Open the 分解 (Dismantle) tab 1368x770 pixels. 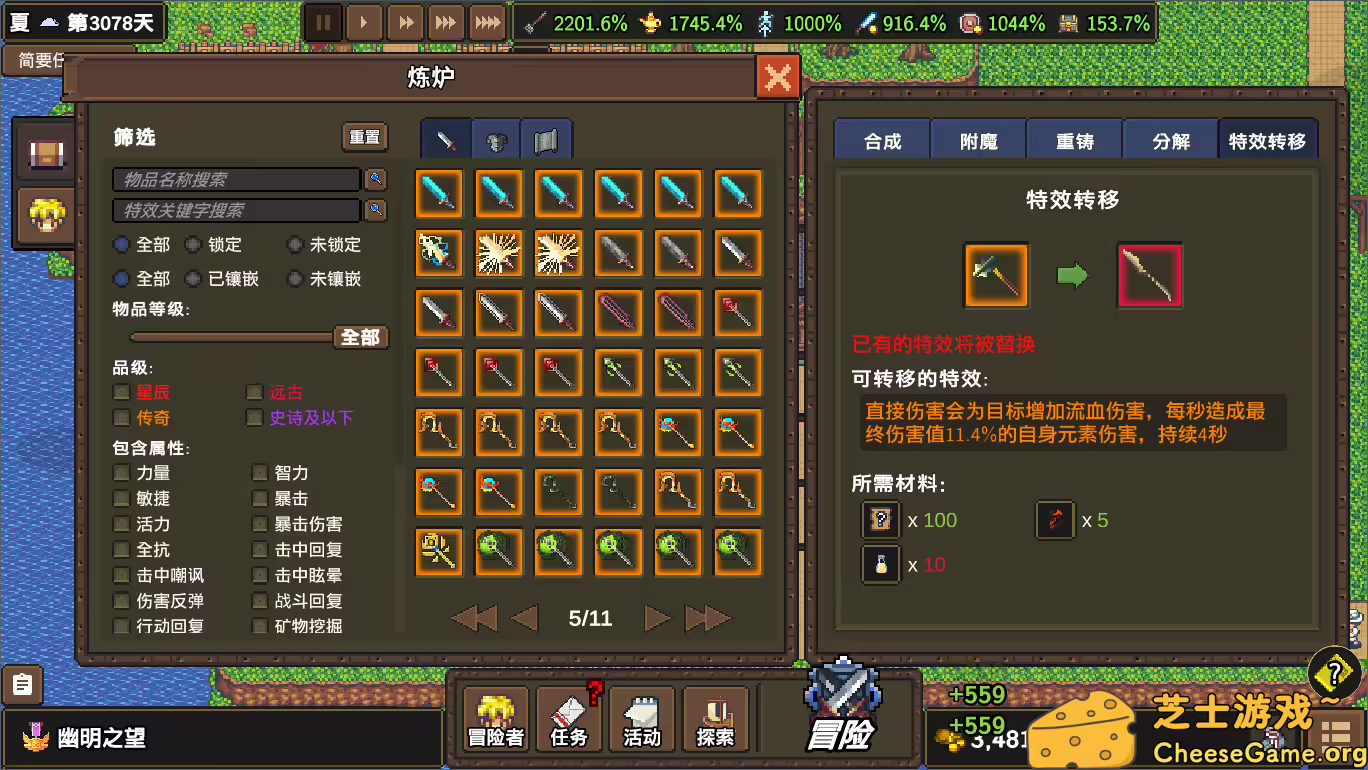coord(1170,139)
